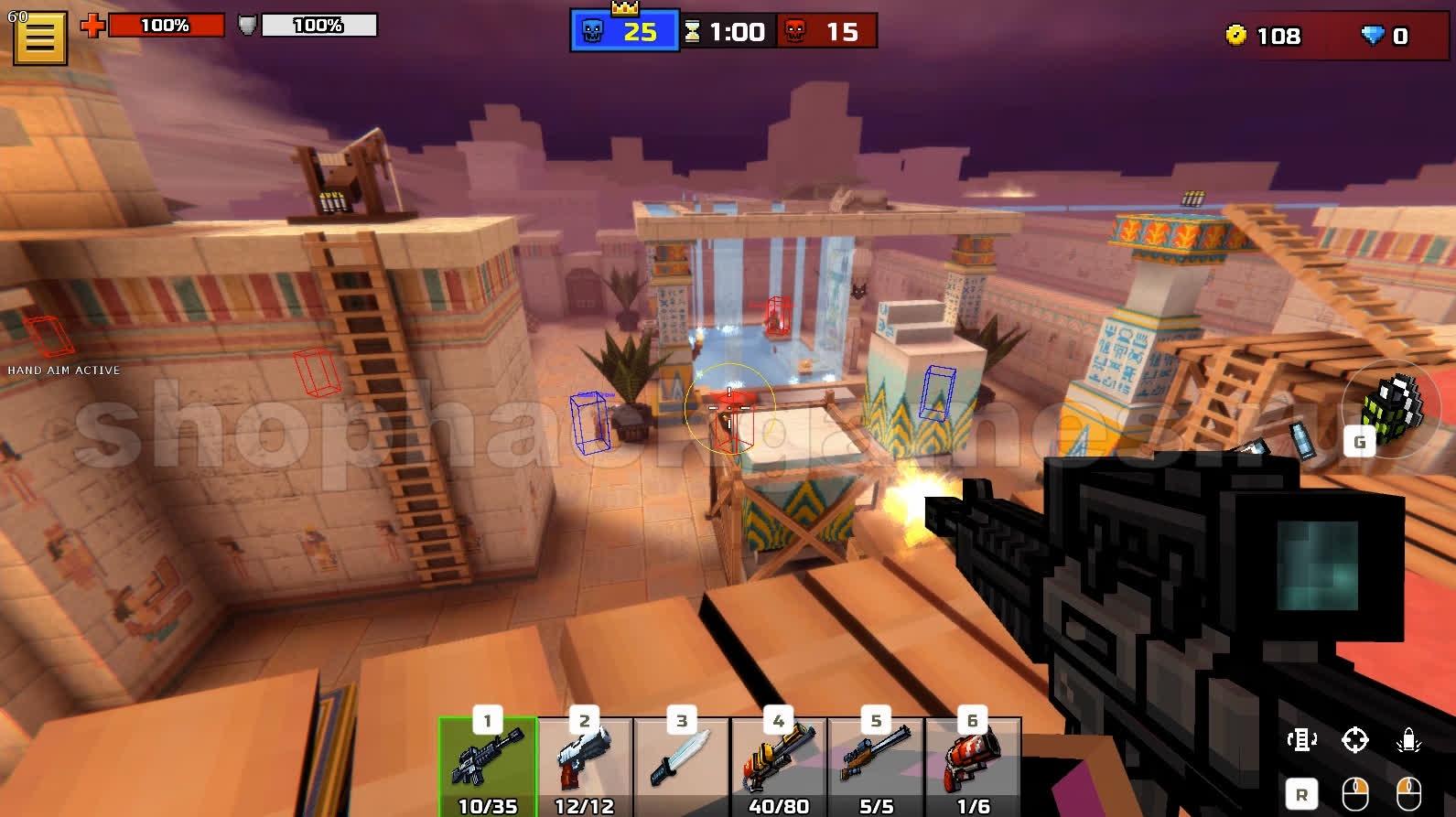Image resolution: width=1456 pixels, height=817 pixels.
Task: Equip the combat knife in slot 3
Action: click(682, 766)
